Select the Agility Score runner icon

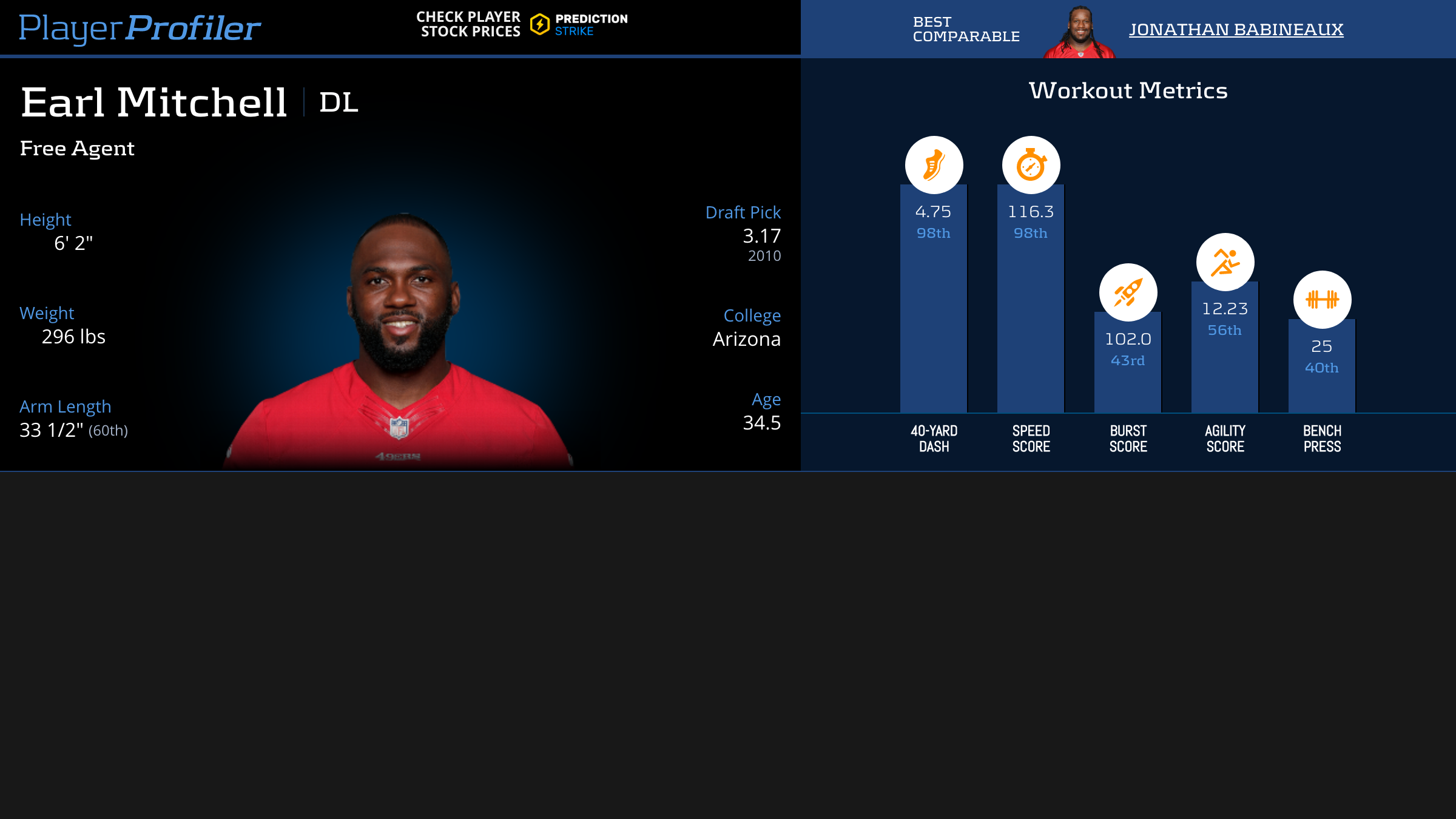pyautogui.click(x=1225, y=262)
